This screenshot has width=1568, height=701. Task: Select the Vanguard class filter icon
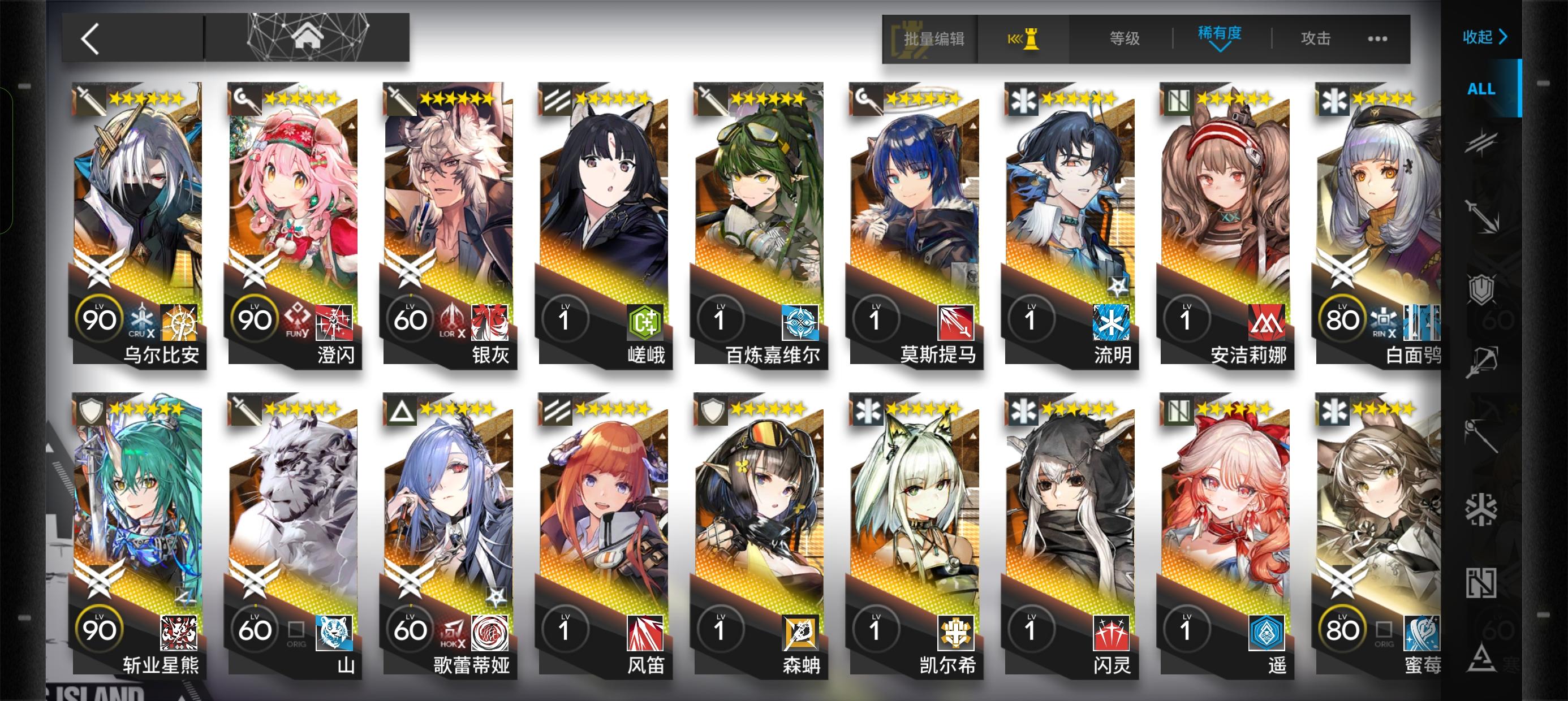pyautogui.click(x=1480, y=145)
